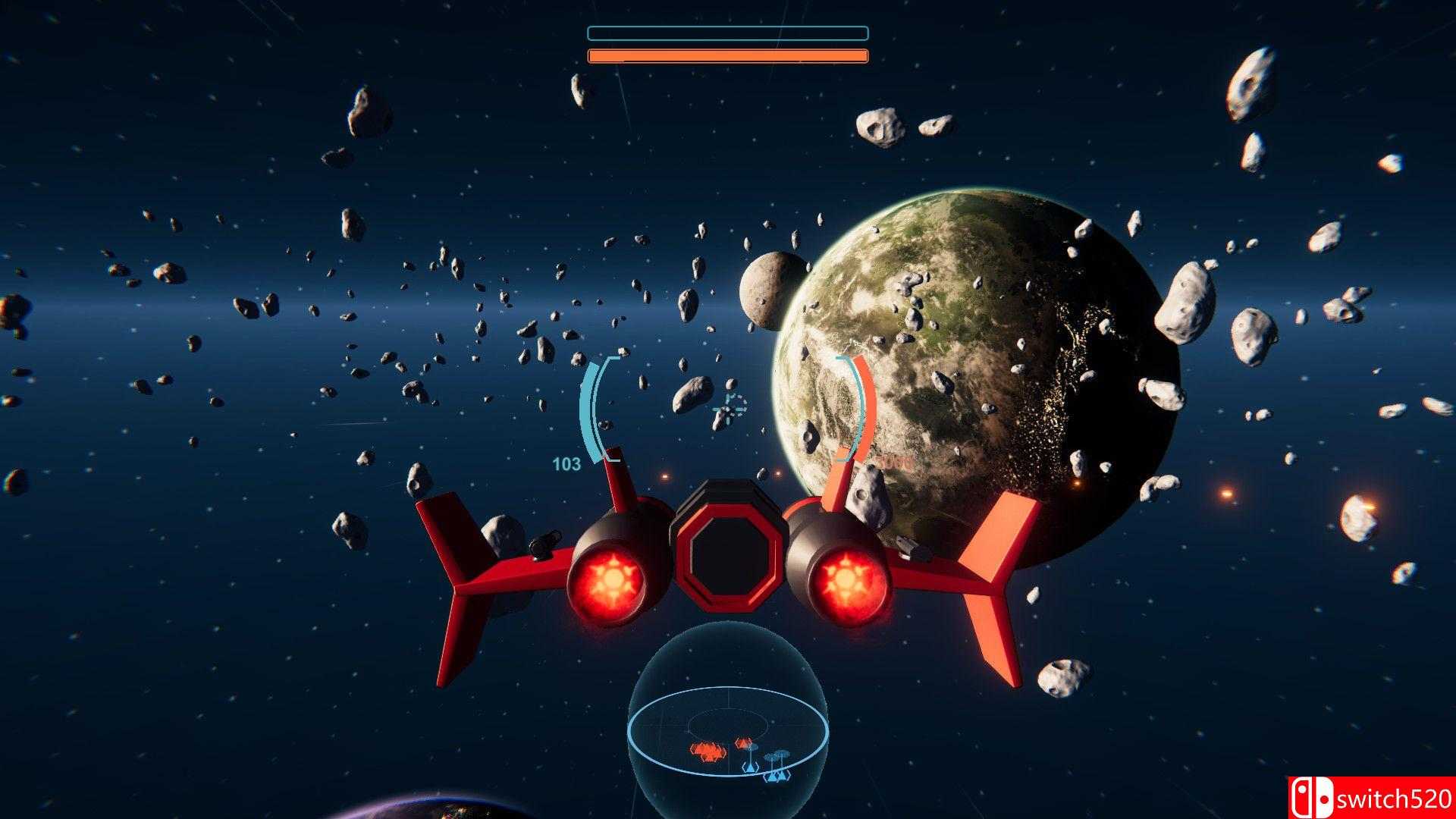1456x819 pixels.
Task: Expand the blue health bar outline at top
Action: 726,33
